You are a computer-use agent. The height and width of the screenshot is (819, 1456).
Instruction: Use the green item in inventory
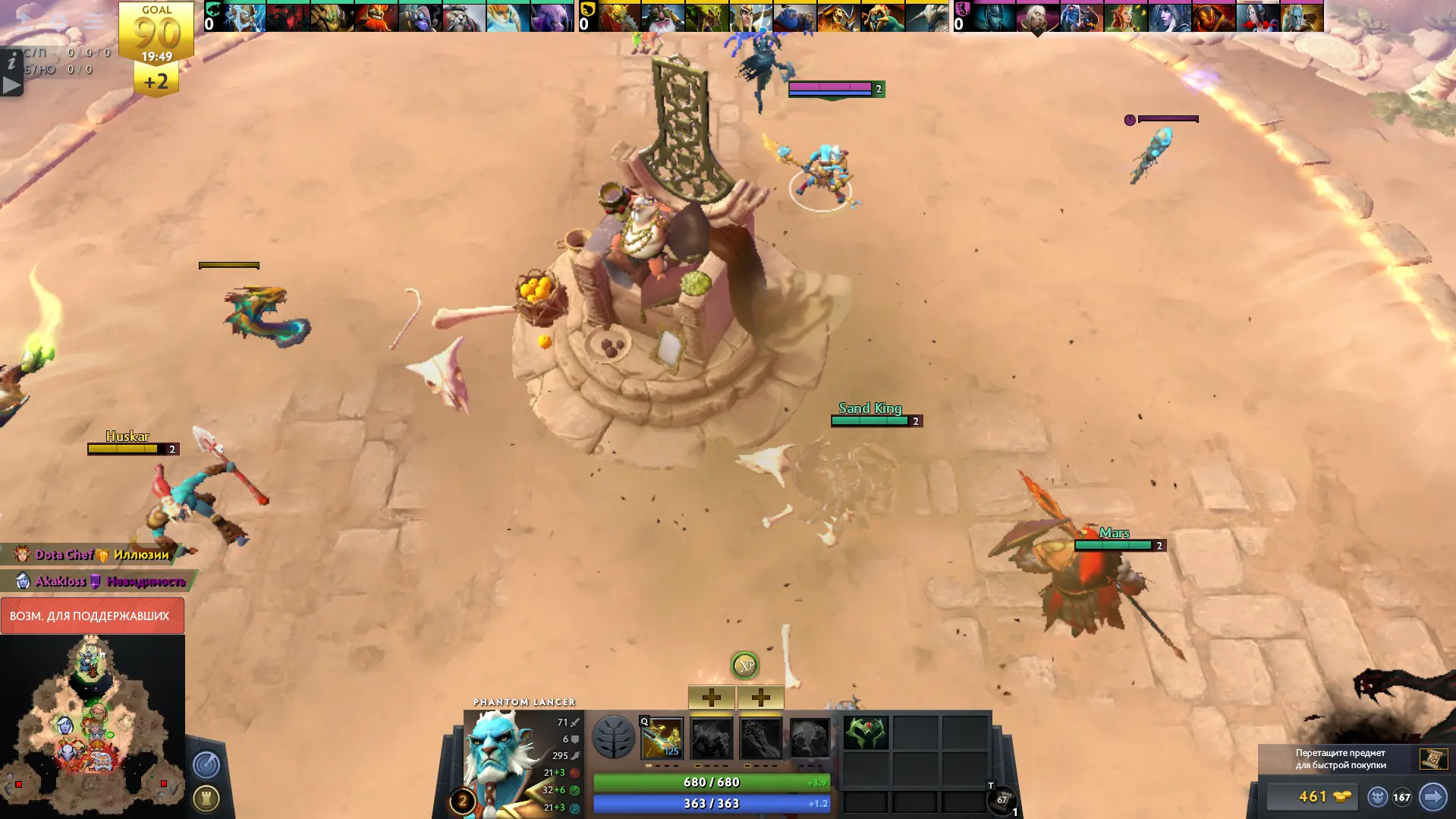coord(866,733)
